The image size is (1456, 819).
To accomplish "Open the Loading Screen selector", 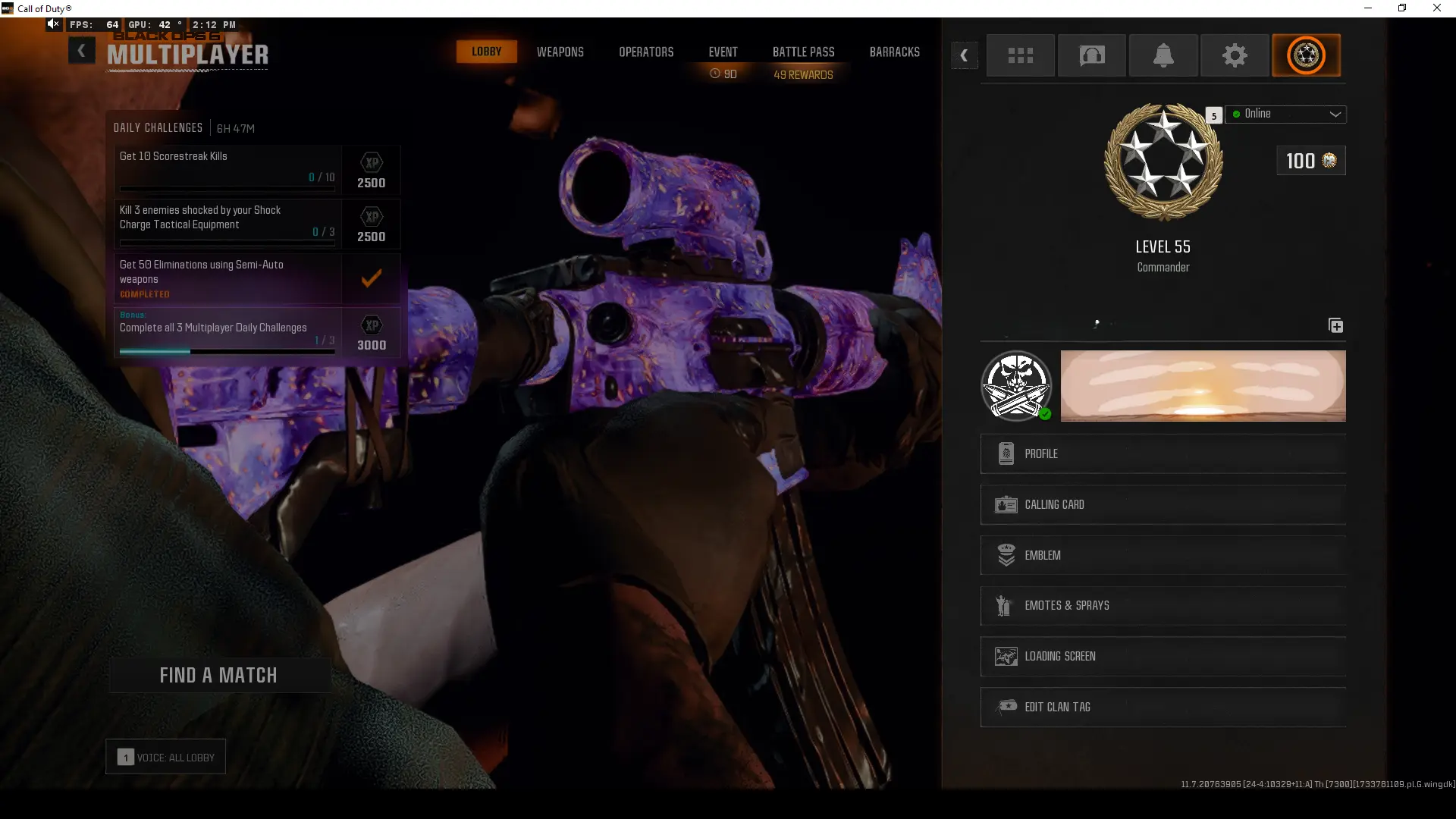I will tap(1163, 656).
